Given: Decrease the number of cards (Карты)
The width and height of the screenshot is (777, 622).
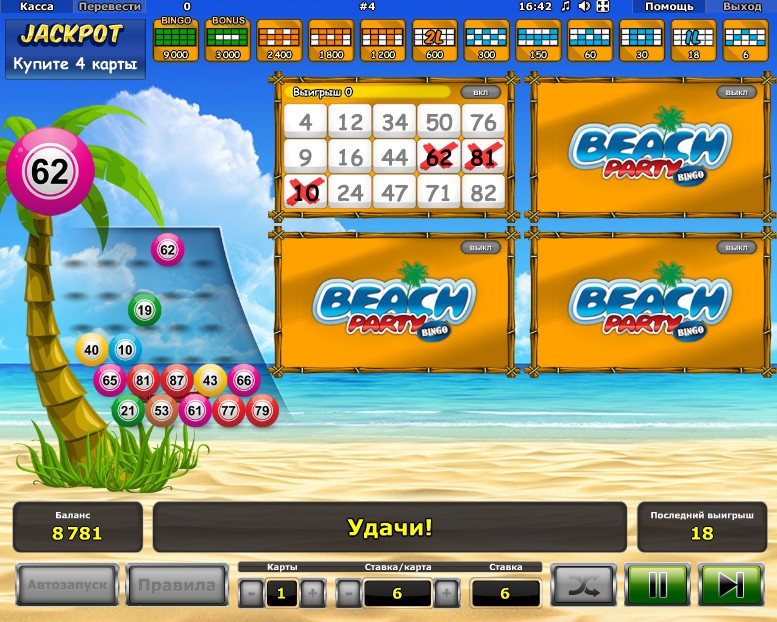Looking at the screenshot, I should 250,593.
